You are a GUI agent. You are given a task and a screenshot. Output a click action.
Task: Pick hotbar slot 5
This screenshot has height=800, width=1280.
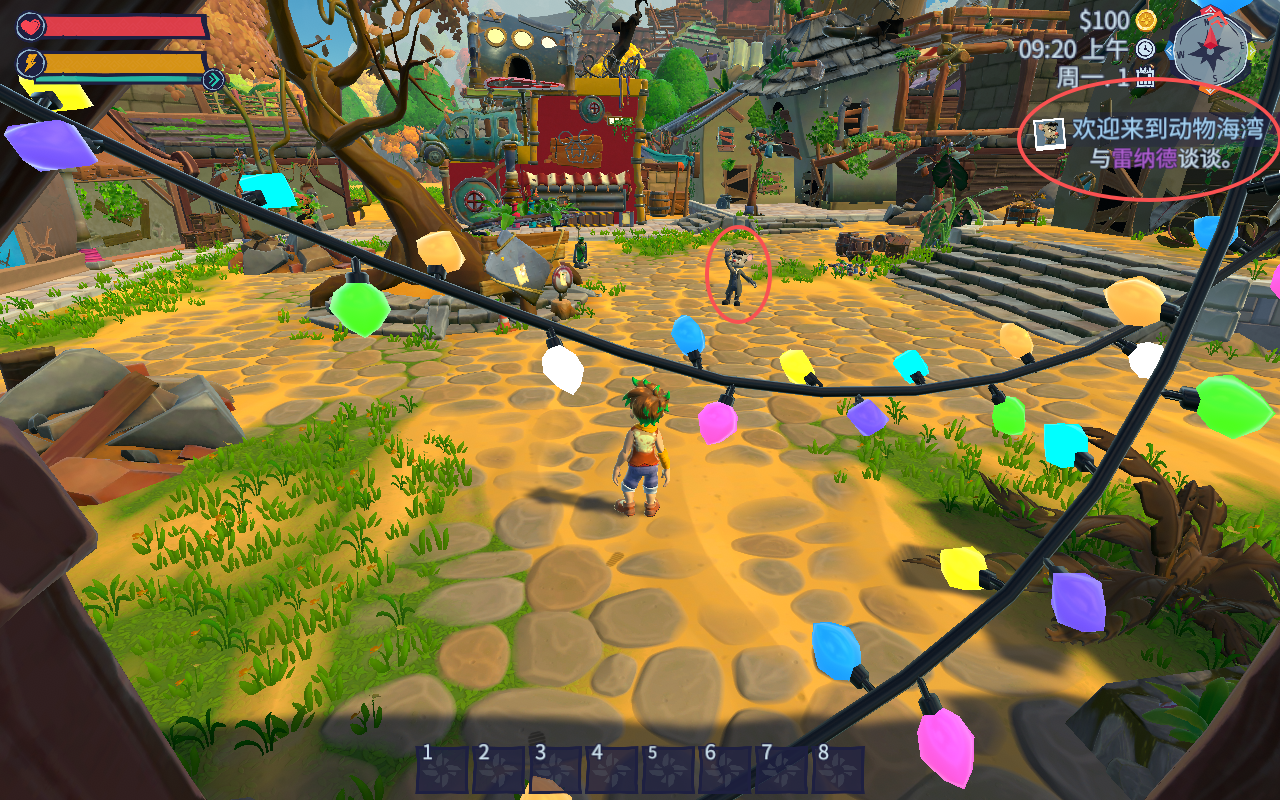[667, 770]
